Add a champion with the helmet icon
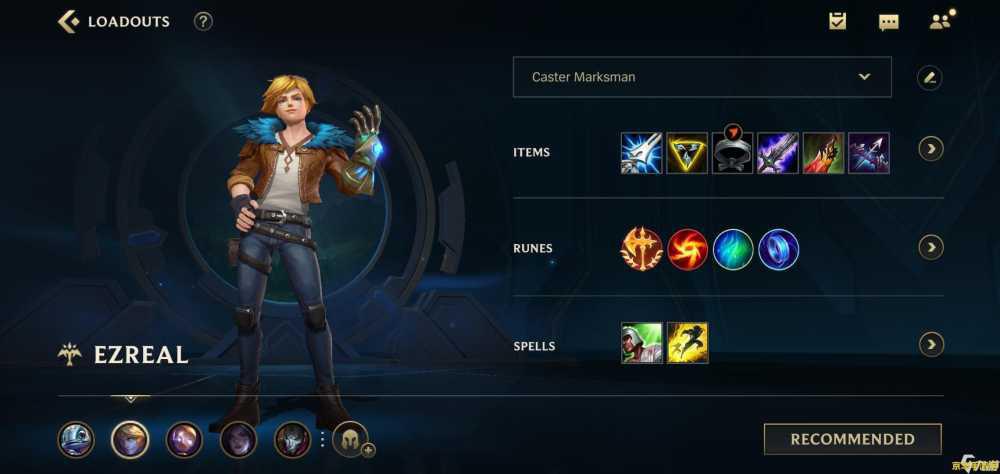This screenshot has height=474, width=1000. click(351, 439)
